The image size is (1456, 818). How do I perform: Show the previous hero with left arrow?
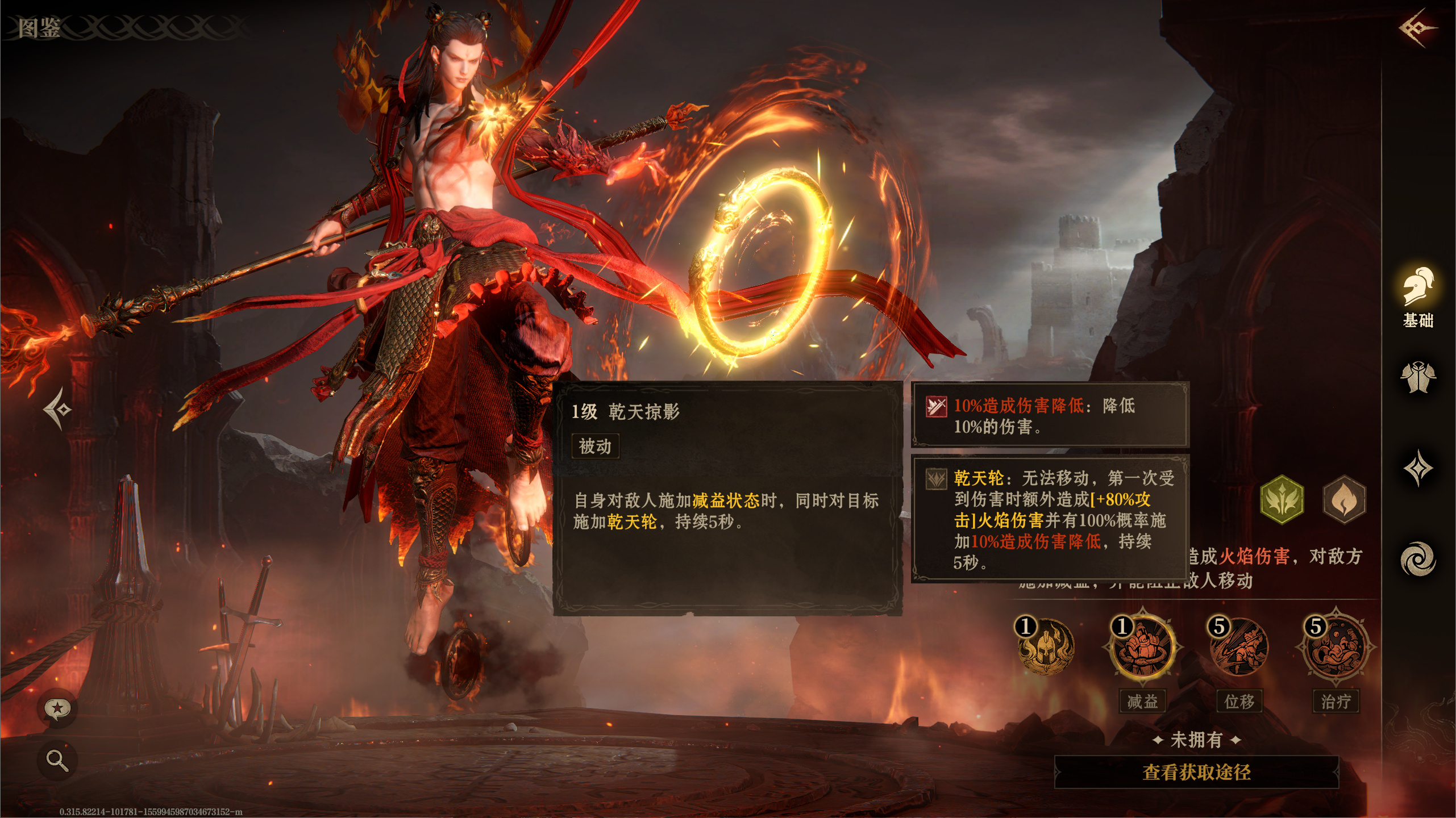coord(57,408)
